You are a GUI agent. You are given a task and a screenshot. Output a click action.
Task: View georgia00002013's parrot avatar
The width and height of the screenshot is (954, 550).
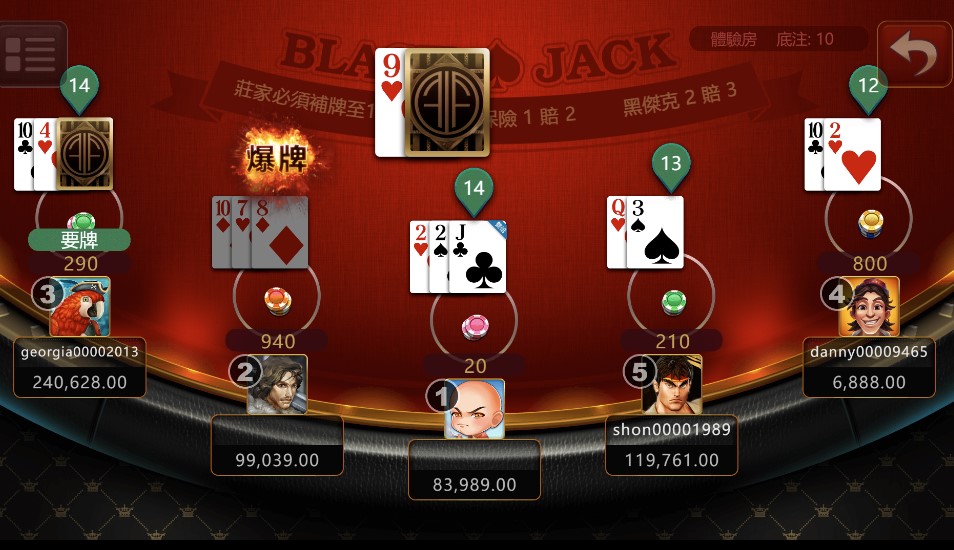[x=80, y=306]
